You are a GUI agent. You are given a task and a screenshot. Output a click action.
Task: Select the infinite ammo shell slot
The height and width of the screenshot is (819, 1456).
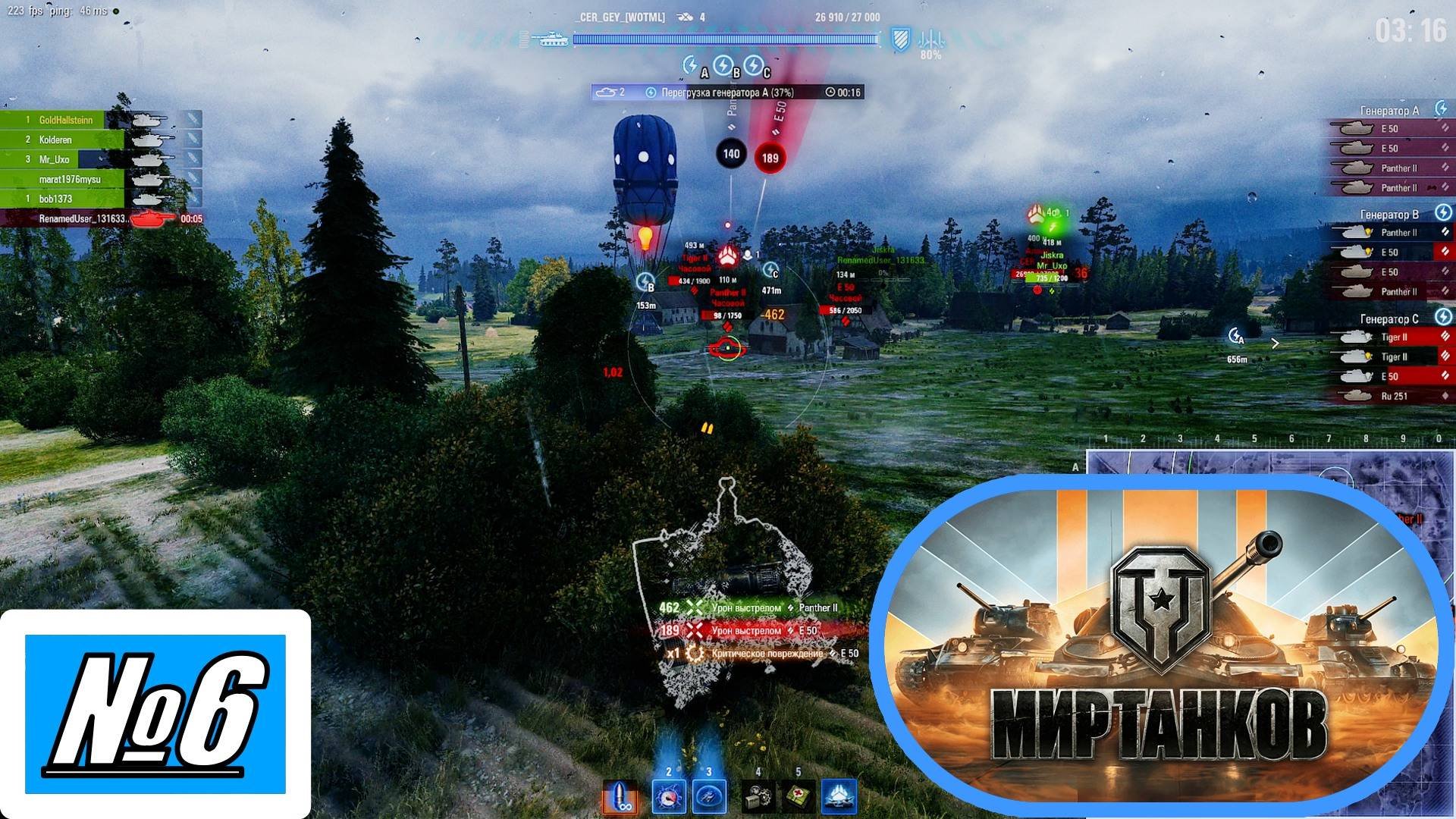coord(620,797)
